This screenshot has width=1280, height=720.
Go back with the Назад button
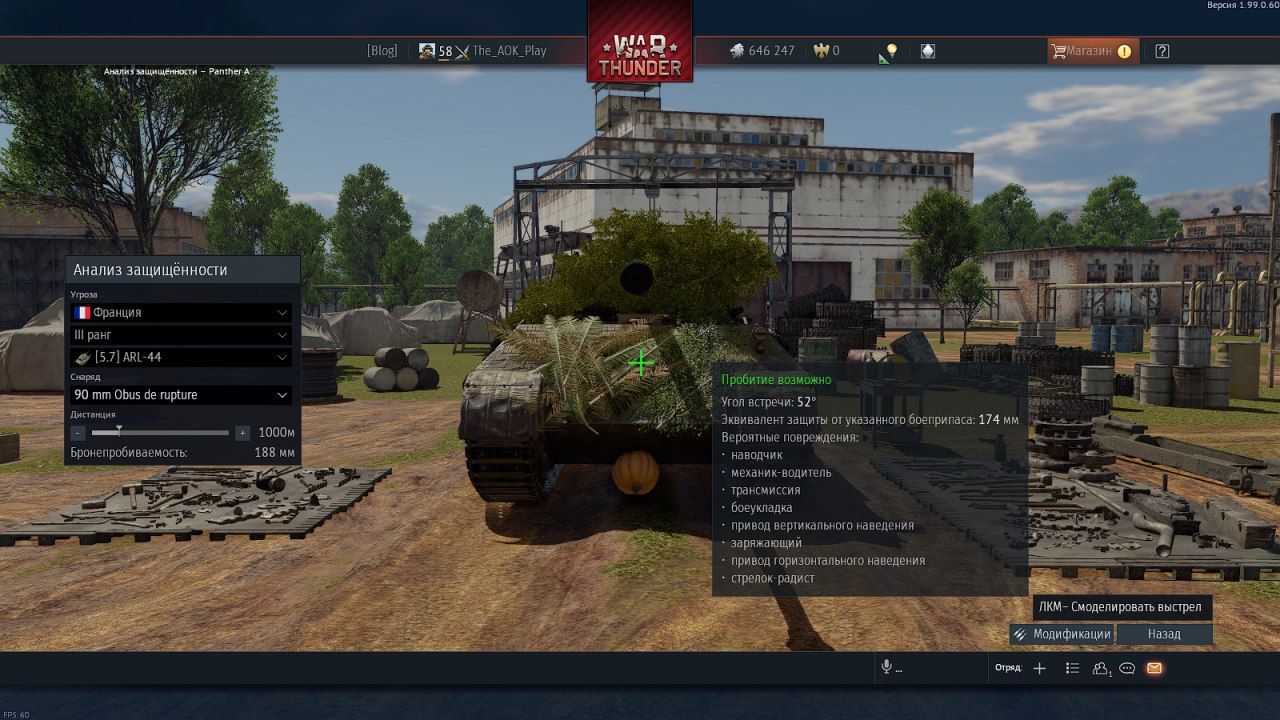pyautogui.click(x=1164, y=634)
